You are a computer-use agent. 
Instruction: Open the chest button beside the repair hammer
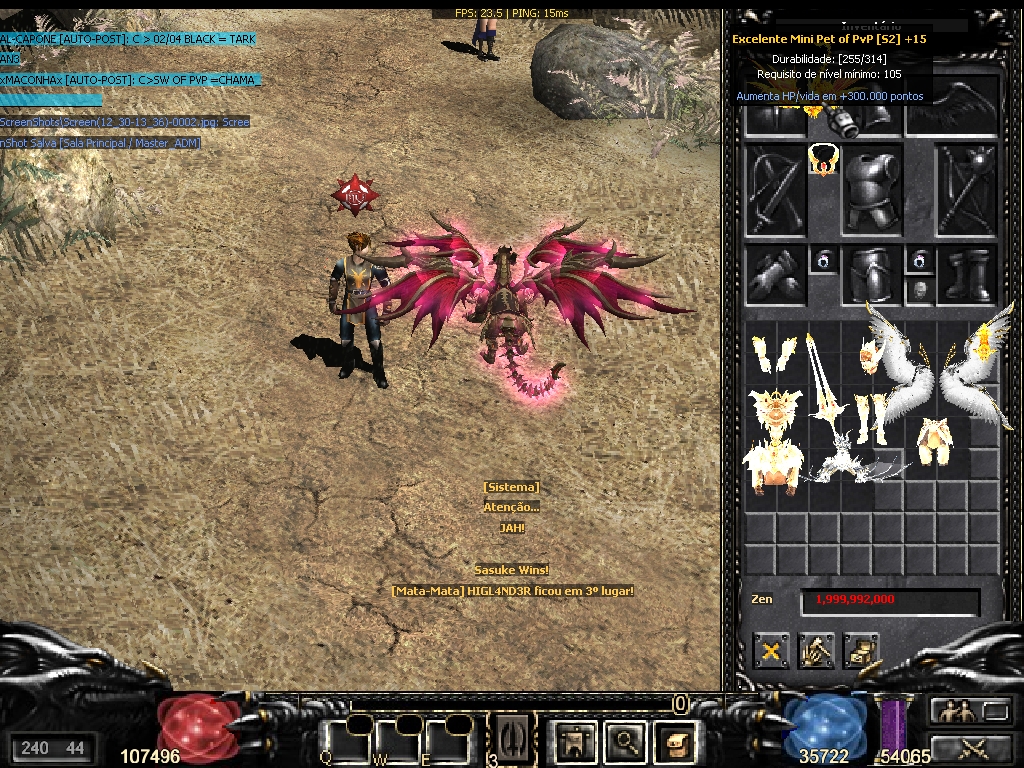tap(861, 651)
